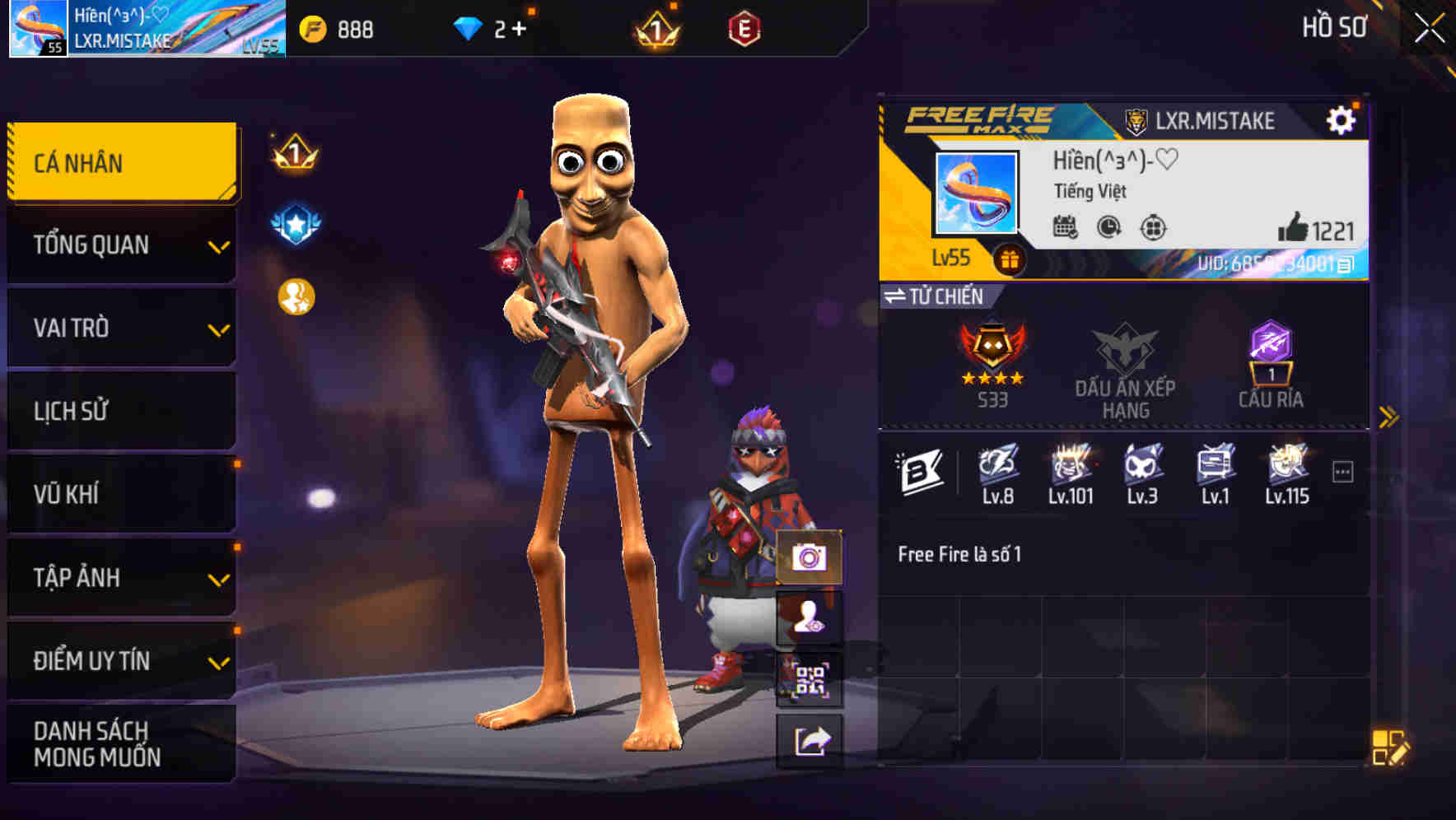
Task: Open the ellipsis for more badges
Action: point(1344,469)
